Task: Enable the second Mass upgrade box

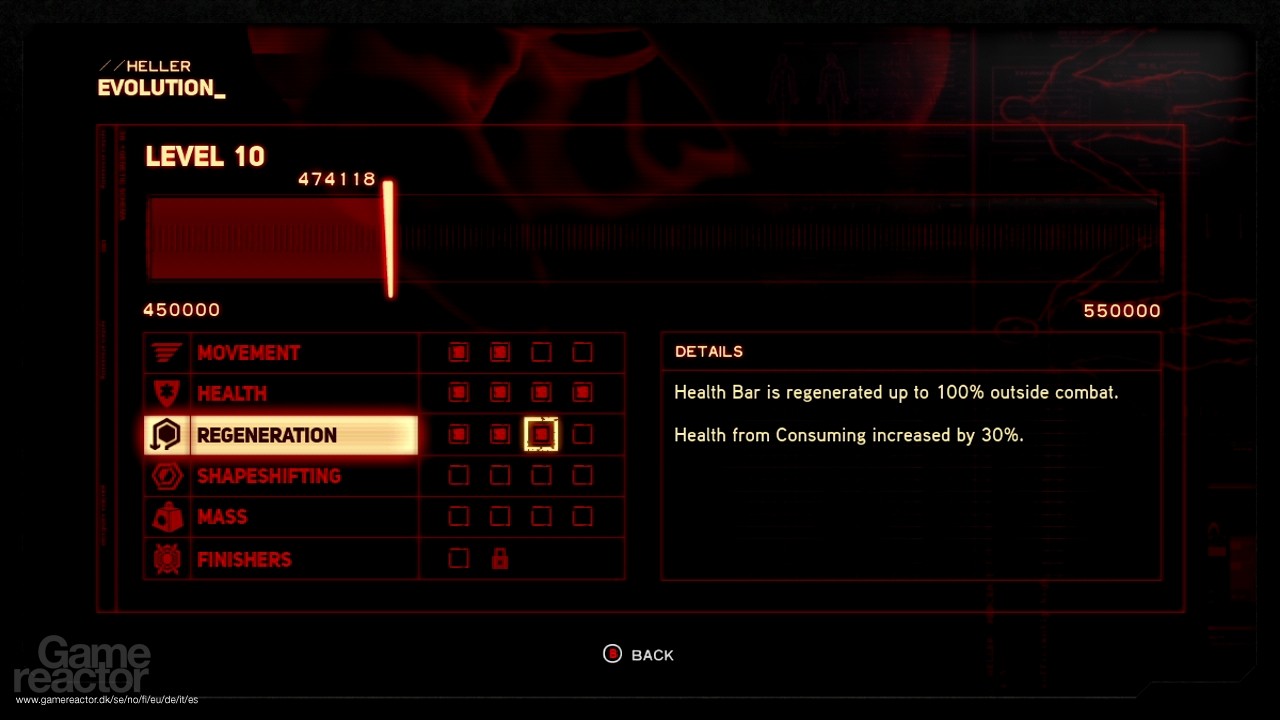Action: click(499, 517)
